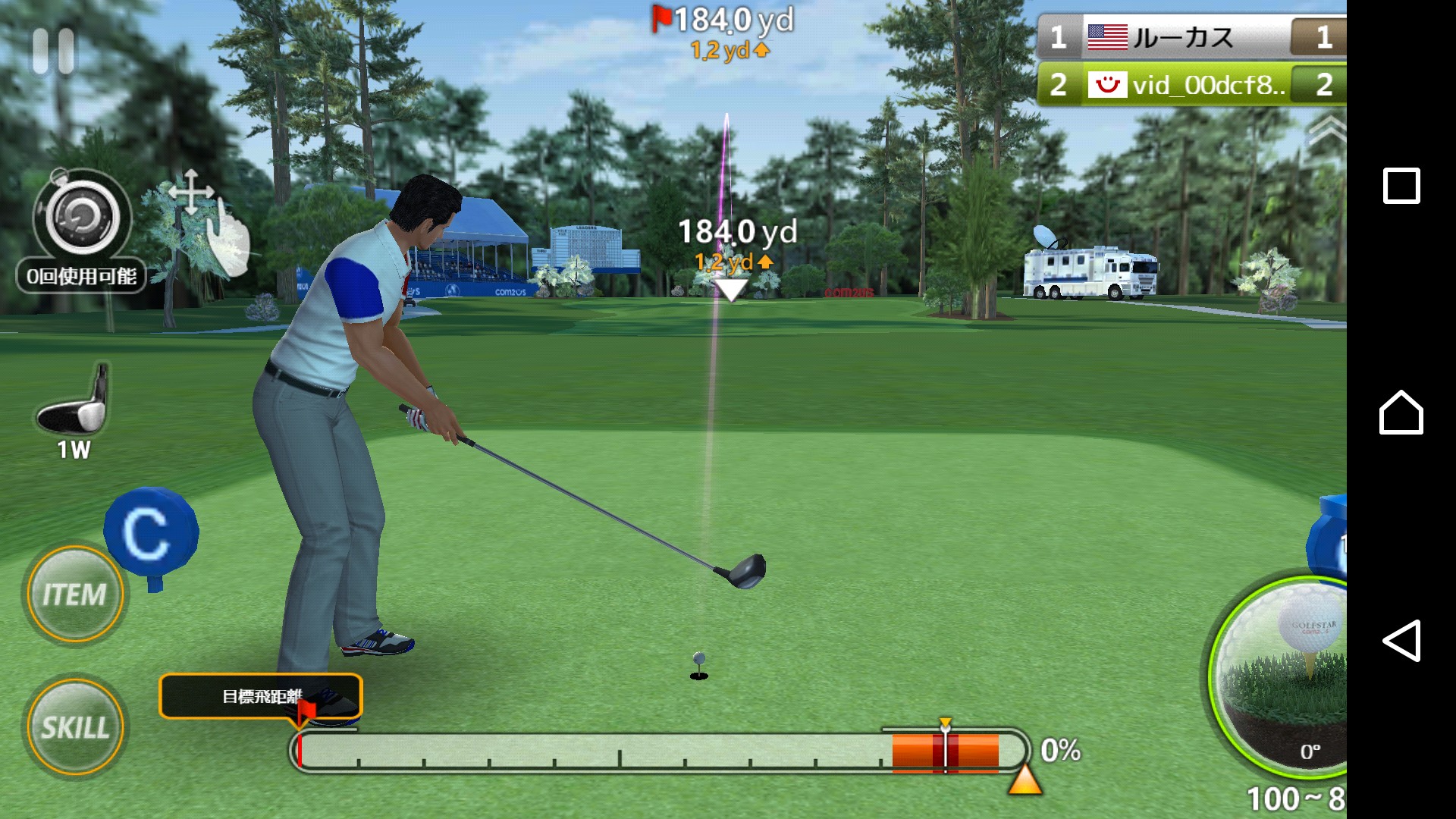Screen dimensions: 1456x819
Task: Select the vid_00dcf8 player row
Action: pos(1191,84)
